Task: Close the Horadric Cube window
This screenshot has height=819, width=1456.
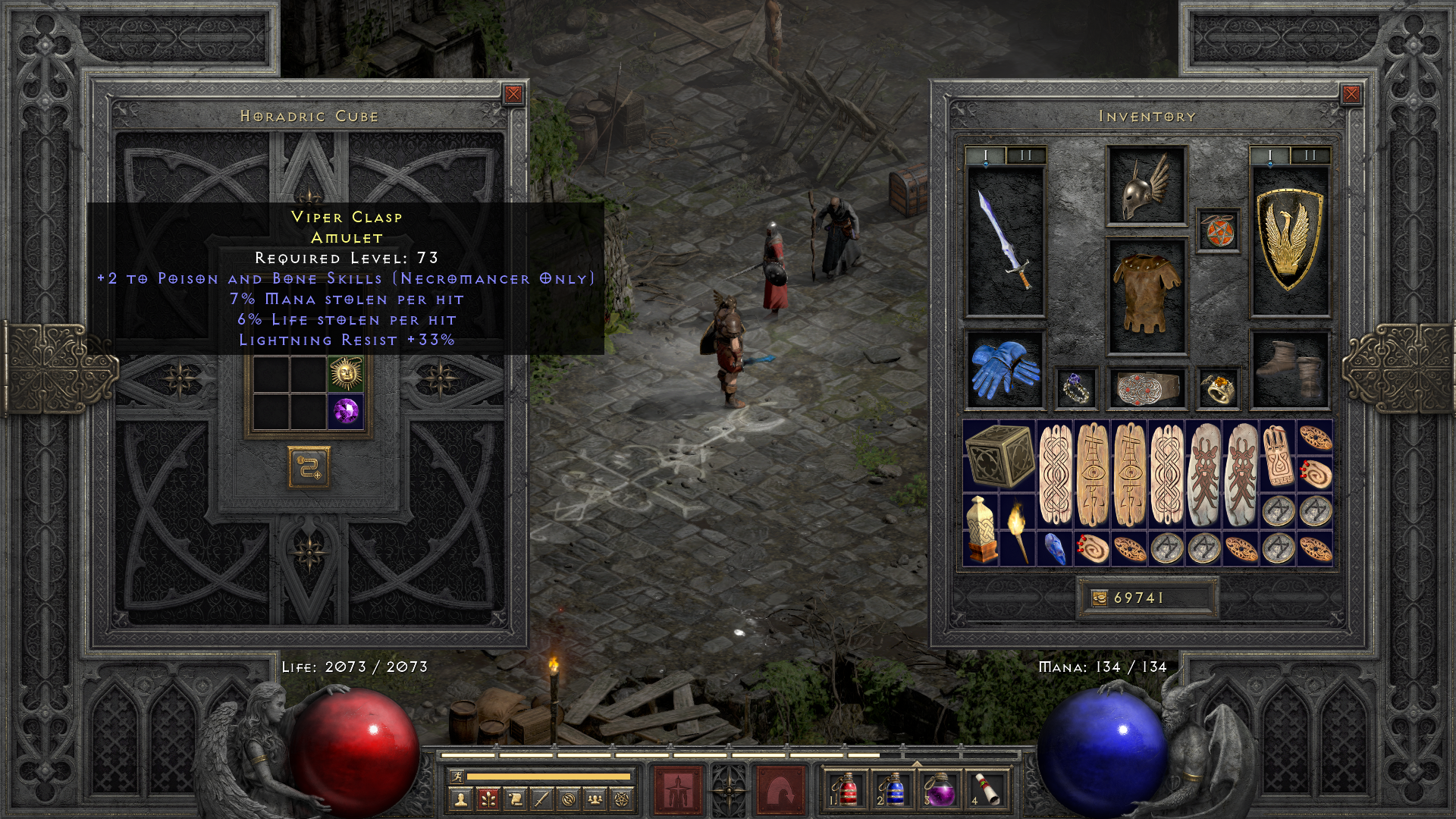Action: point(513,94)
